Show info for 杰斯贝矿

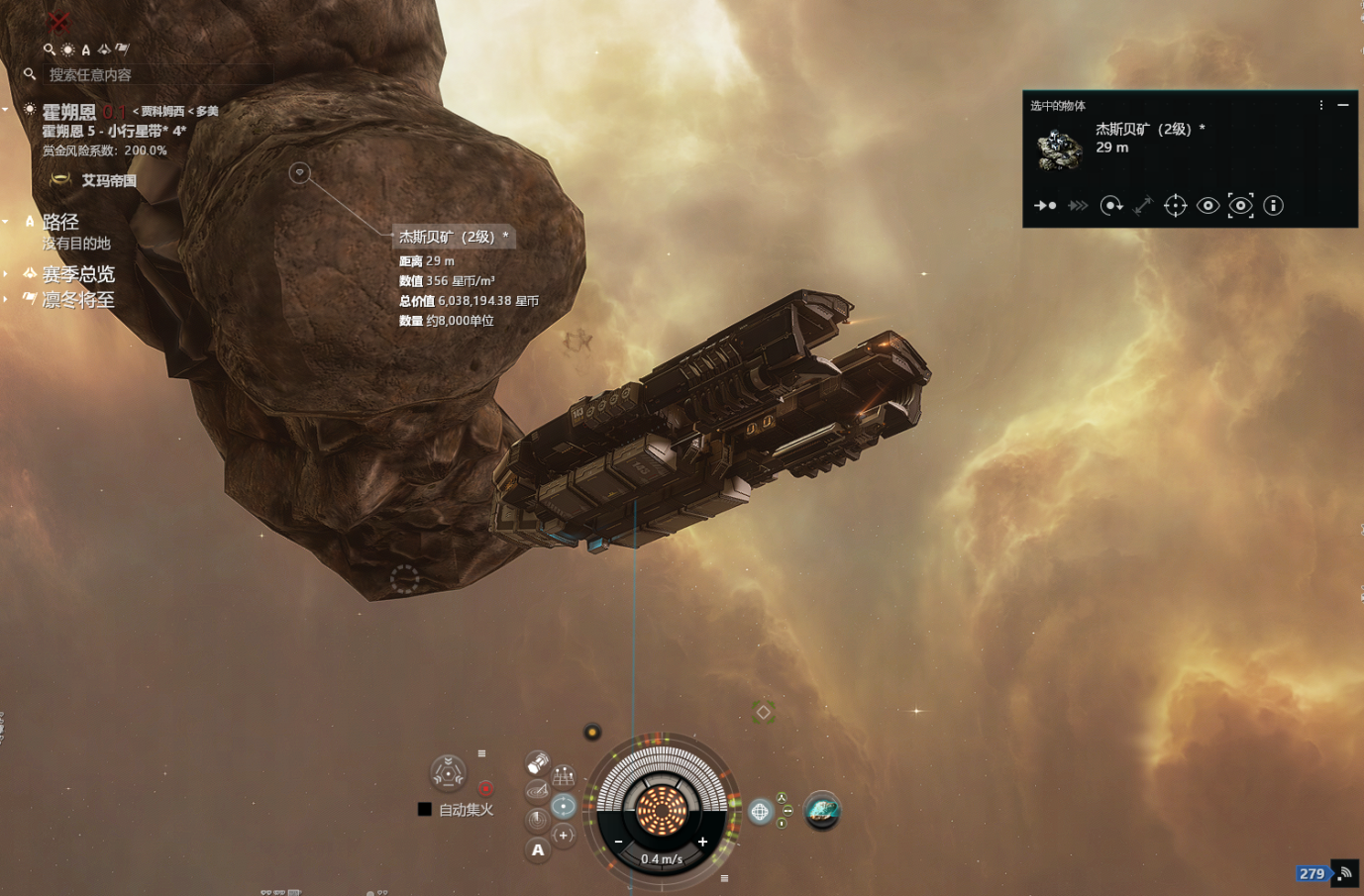click(x=1274, y=206)
